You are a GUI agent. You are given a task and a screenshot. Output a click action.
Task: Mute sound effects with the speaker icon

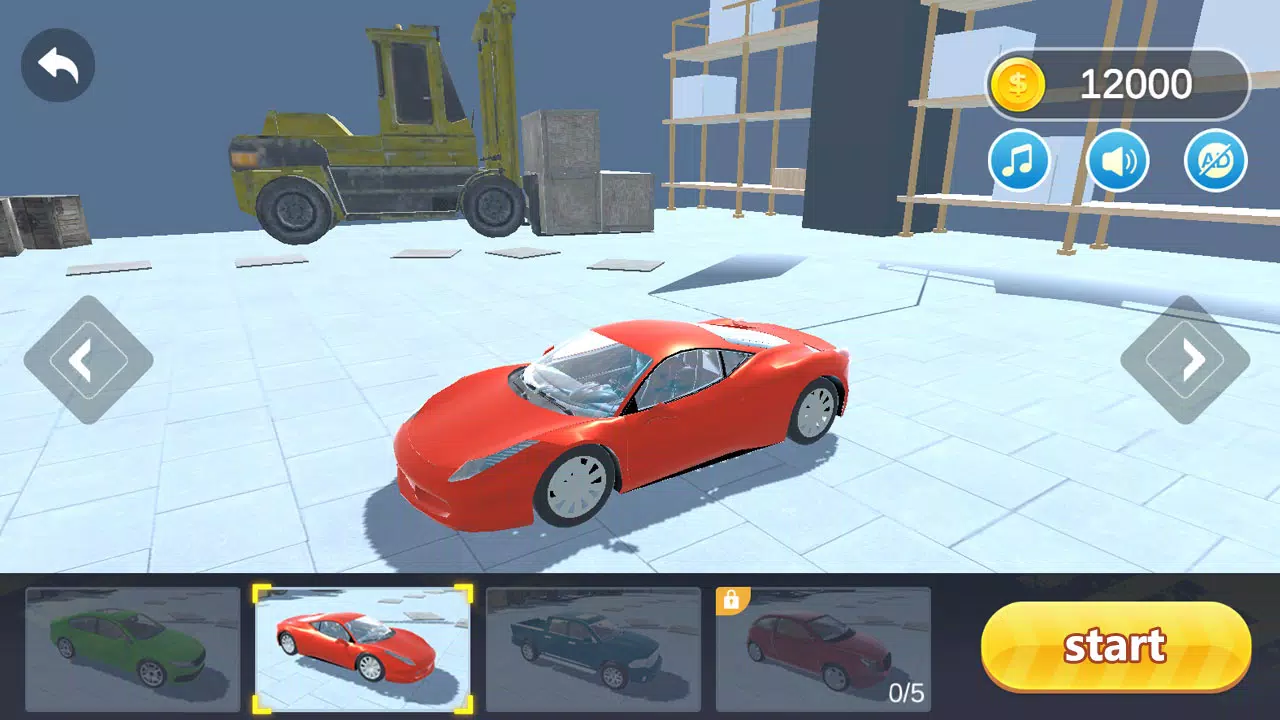pos(1117,160)
